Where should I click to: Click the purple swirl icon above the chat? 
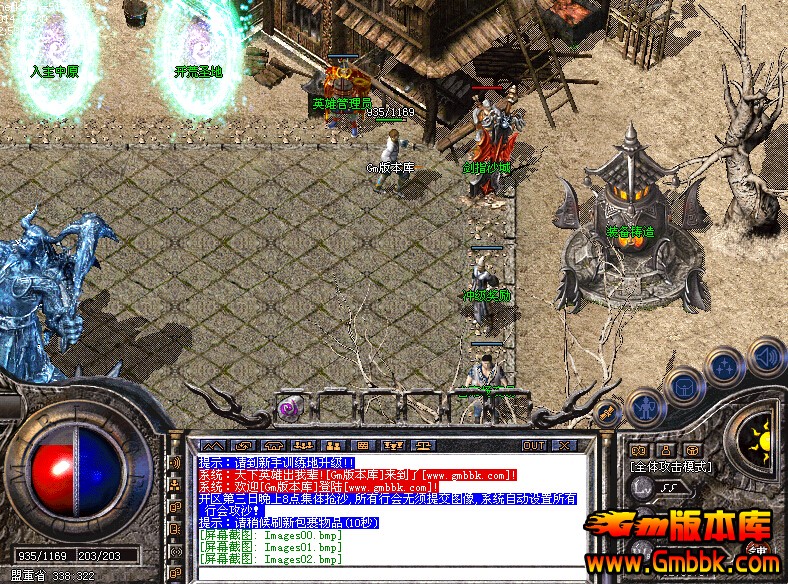pyautogui.click(x=289, y=406)
